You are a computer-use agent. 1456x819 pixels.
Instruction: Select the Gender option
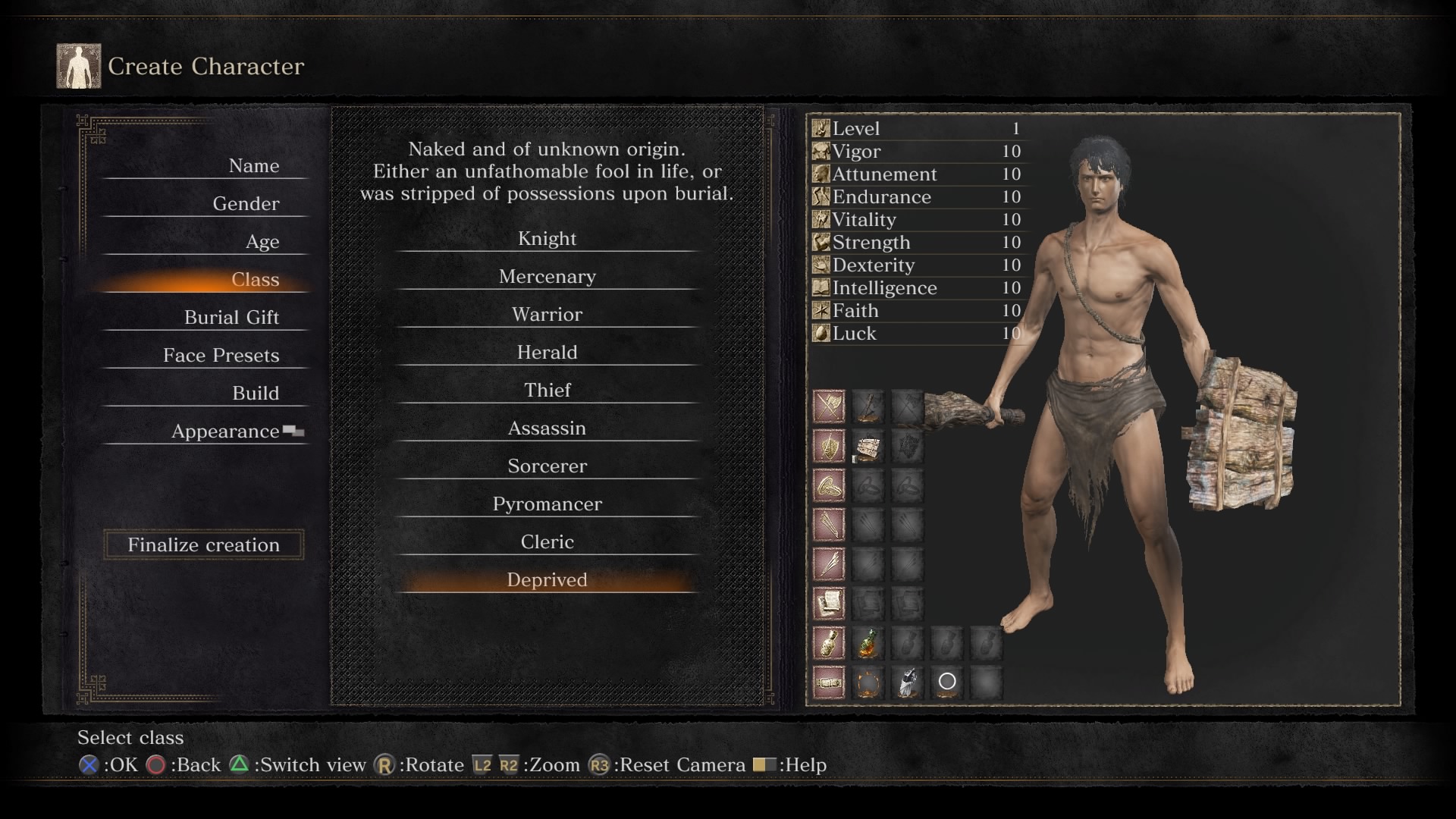pos(246,204)
